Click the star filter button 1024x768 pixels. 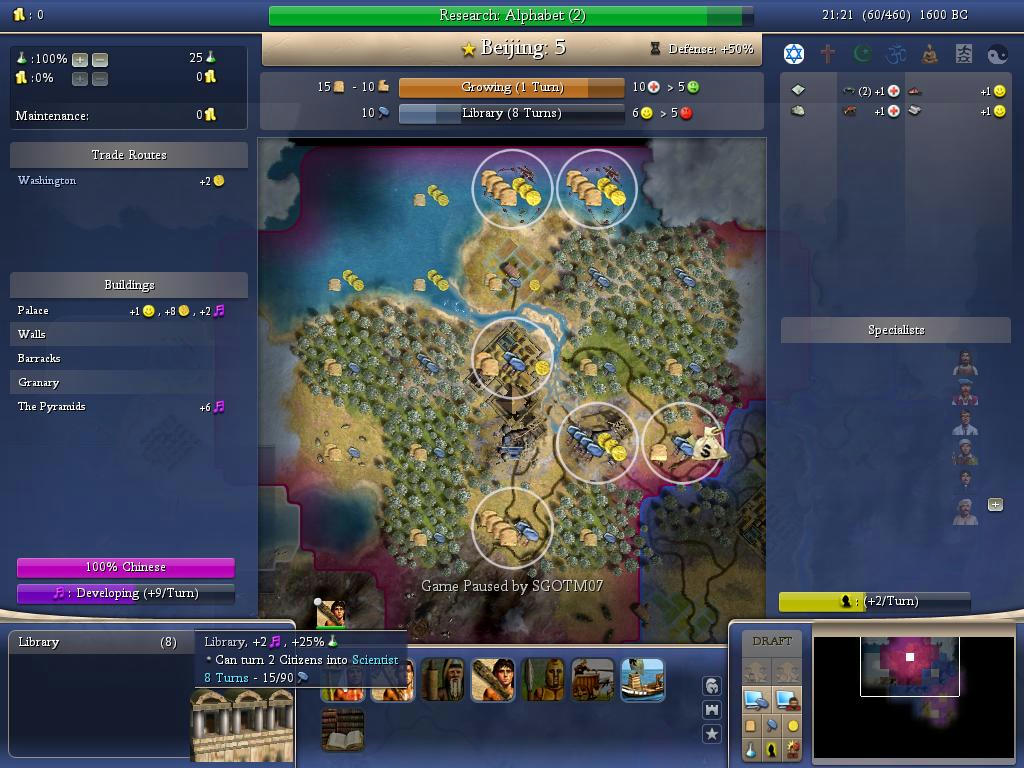(x=712, y=733)
